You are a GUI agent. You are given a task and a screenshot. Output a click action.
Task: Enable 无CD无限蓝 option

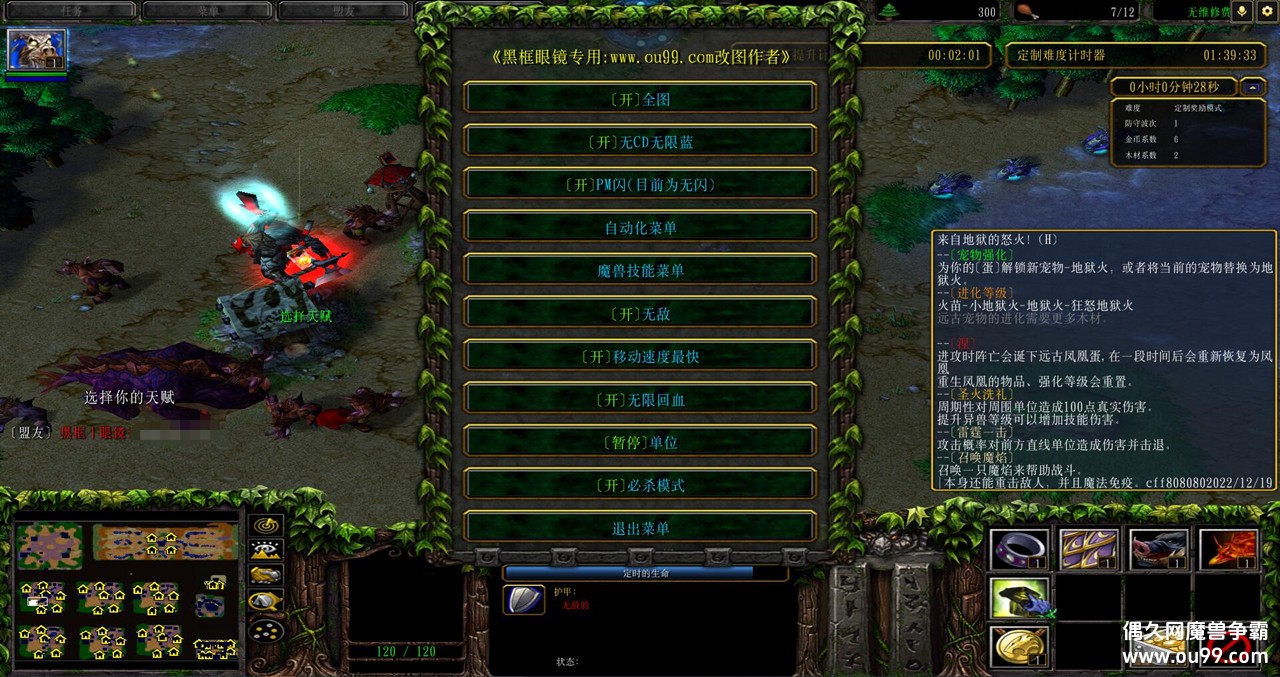tap(640, 141)
